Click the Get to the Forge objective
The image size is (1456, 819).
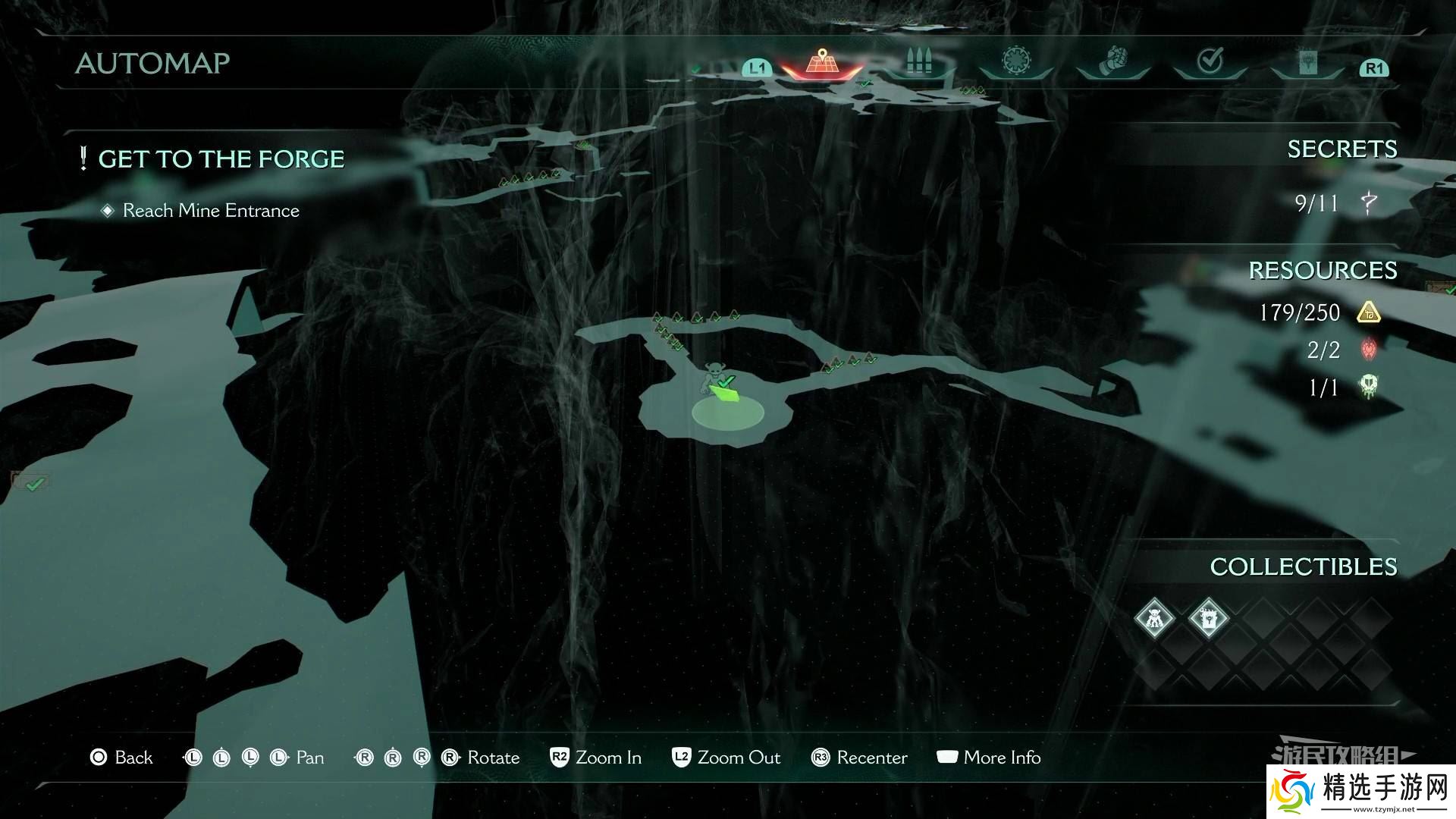click(x=221, y=159)
